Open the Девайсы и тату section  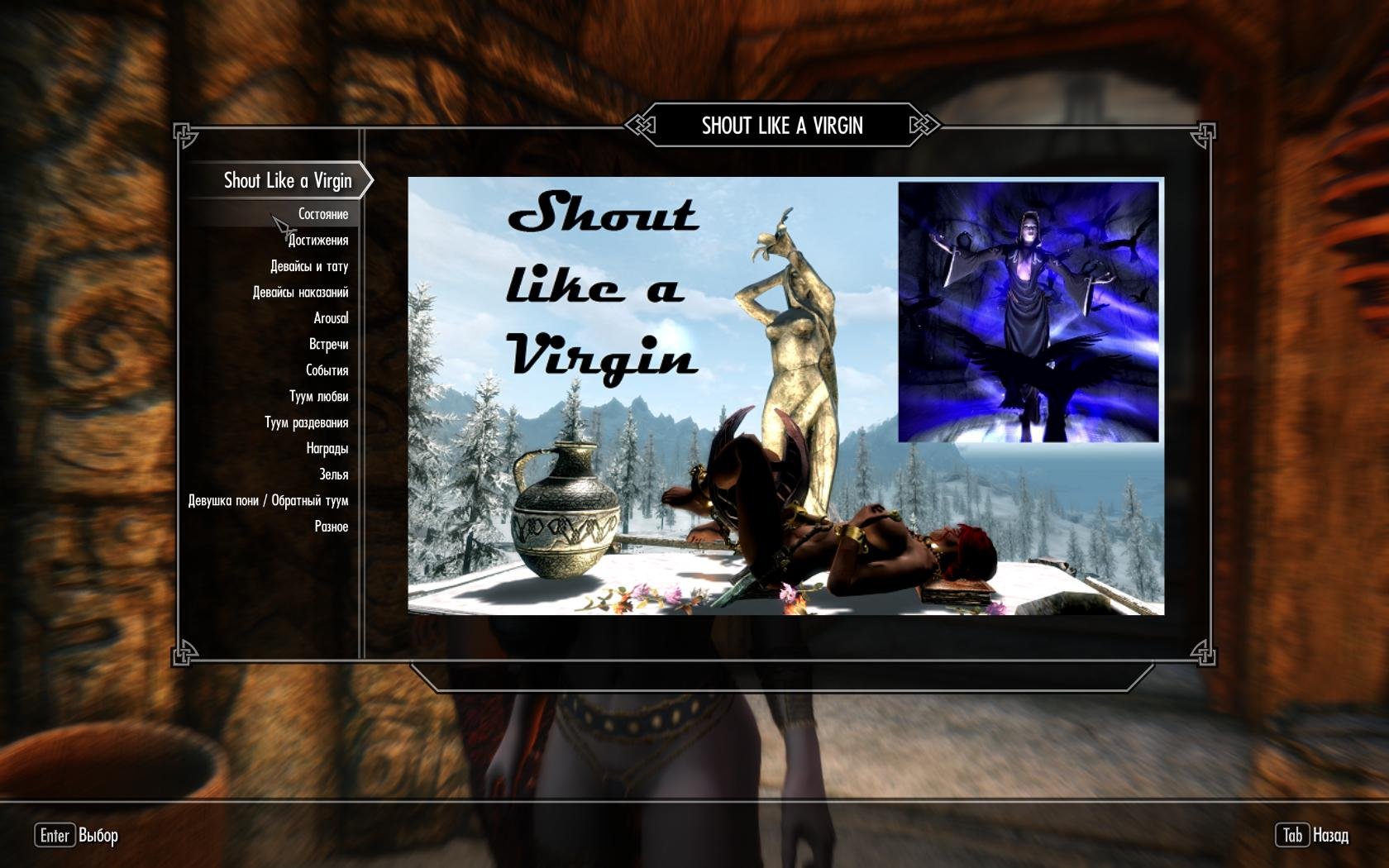point(310,265)
